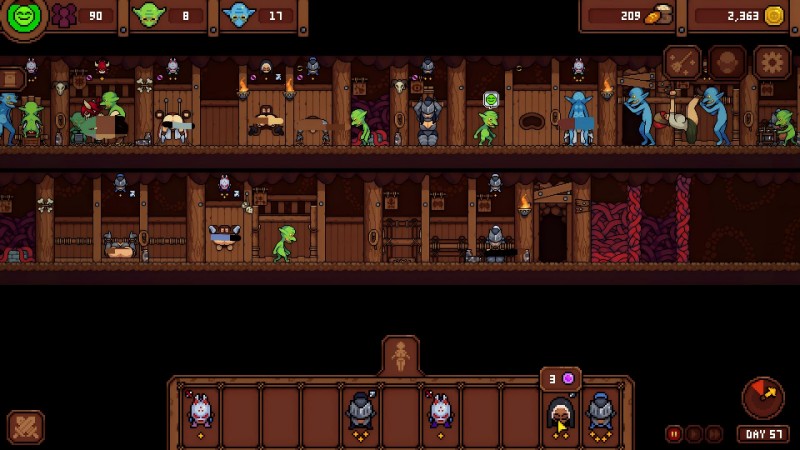This screenshot has width=800, height=450.
Task: Open the gear settings menu
Action: point(772,62)
